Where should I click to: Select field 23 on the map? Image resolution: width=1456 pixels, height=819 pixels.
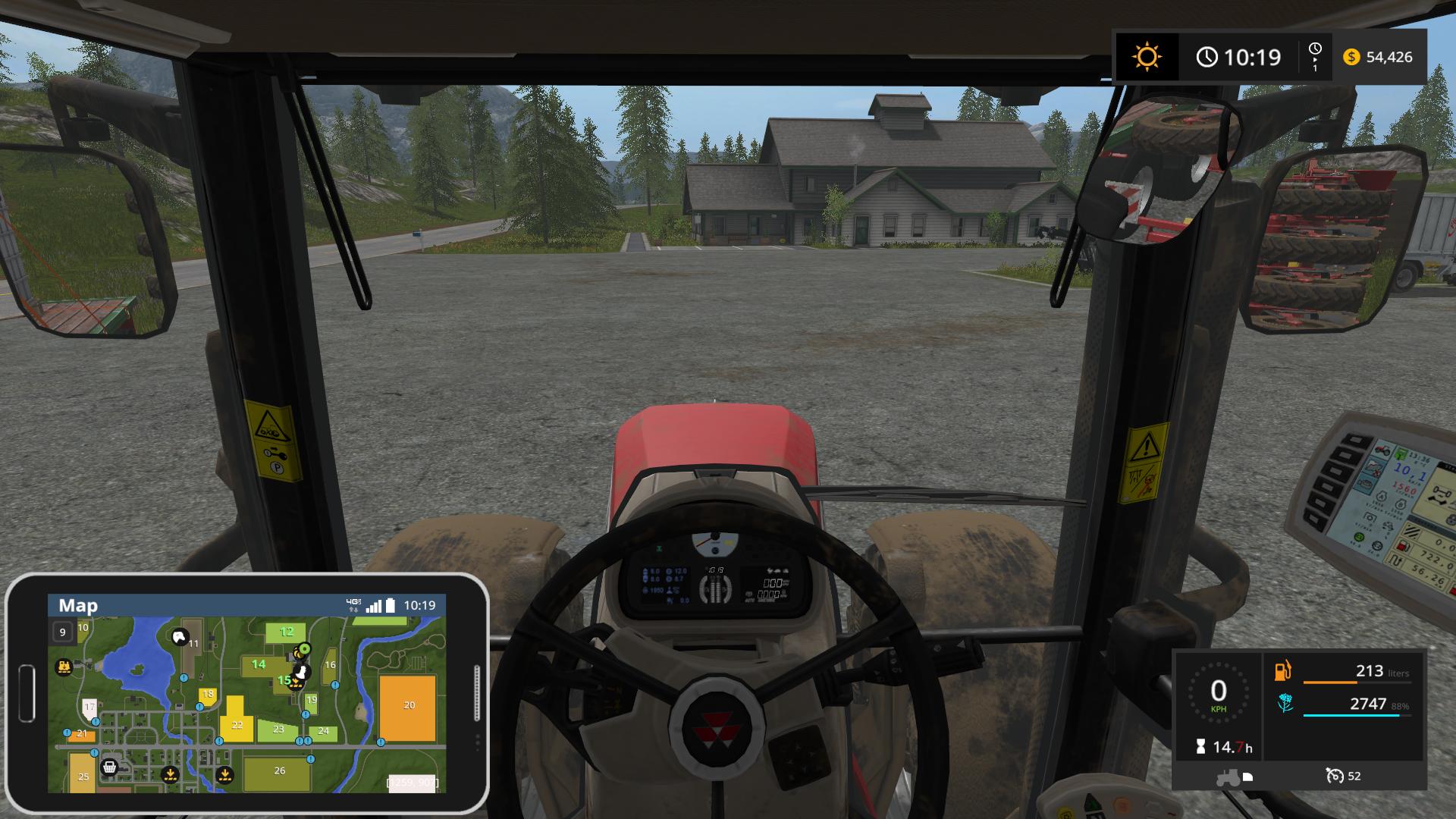point(278,730)
